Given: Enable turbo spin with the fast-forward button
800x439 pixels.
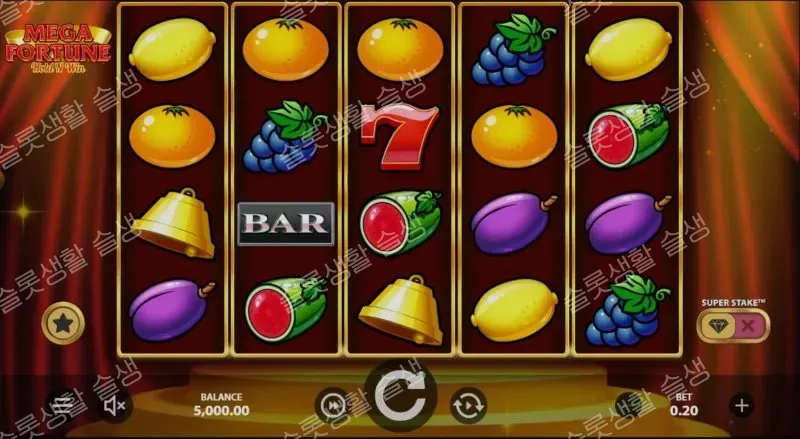Looking at the screenshot, I should 331,405.
